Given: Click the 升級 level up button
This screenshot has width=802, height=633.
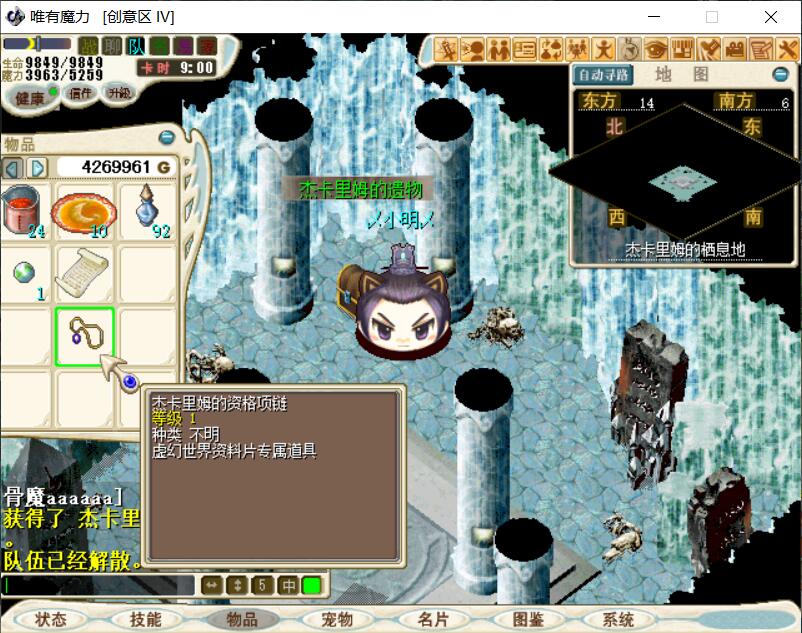Looking at the screenshot, I should [x=119, y=92].
